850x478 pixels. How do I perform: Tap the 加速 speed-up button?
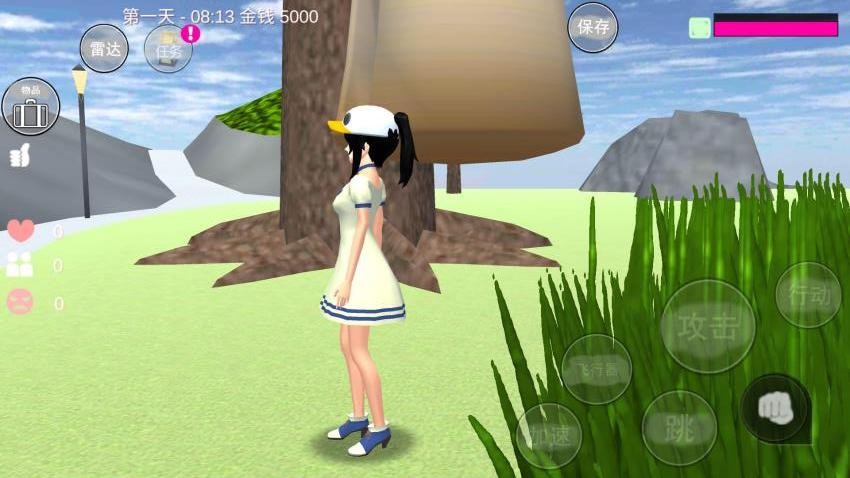click(548, 435)
